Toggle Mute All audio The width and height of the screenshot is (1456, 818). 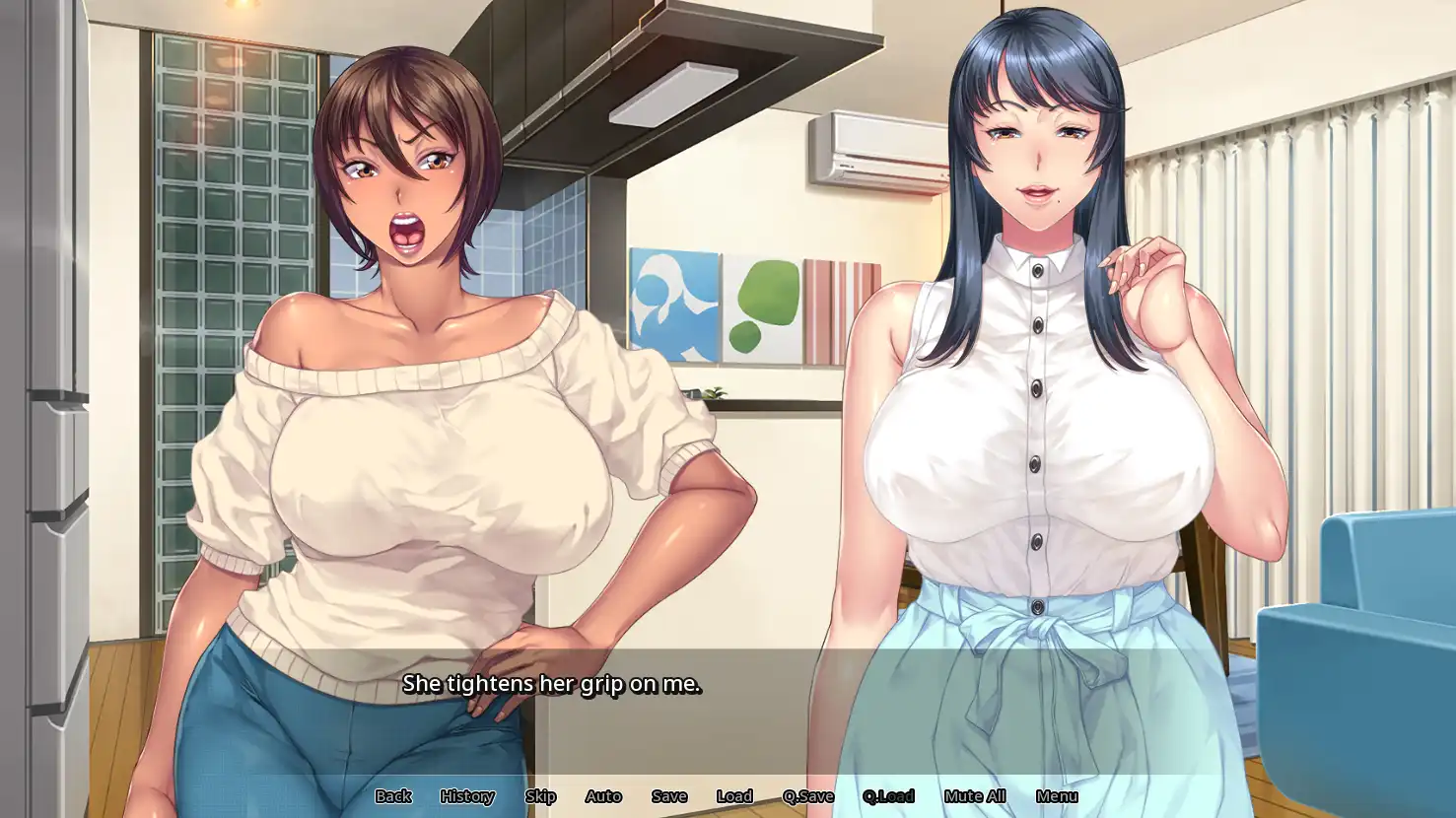975,796
